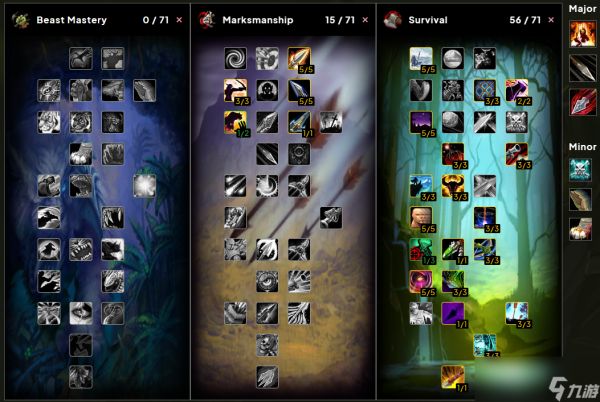Image resolution: width=600 pixels, height=402 pixels.
Task: Select the purple 2/2 Survival talent
Action: coord(516,91)
